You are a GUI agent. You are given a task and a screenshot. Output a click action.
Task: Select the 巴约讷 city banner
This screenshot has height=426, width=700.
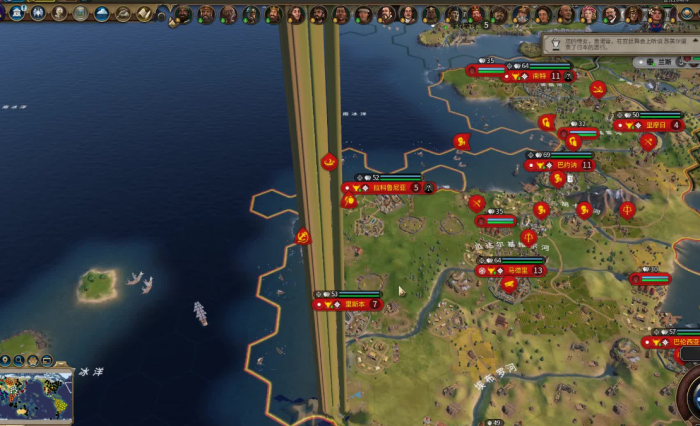565,165
